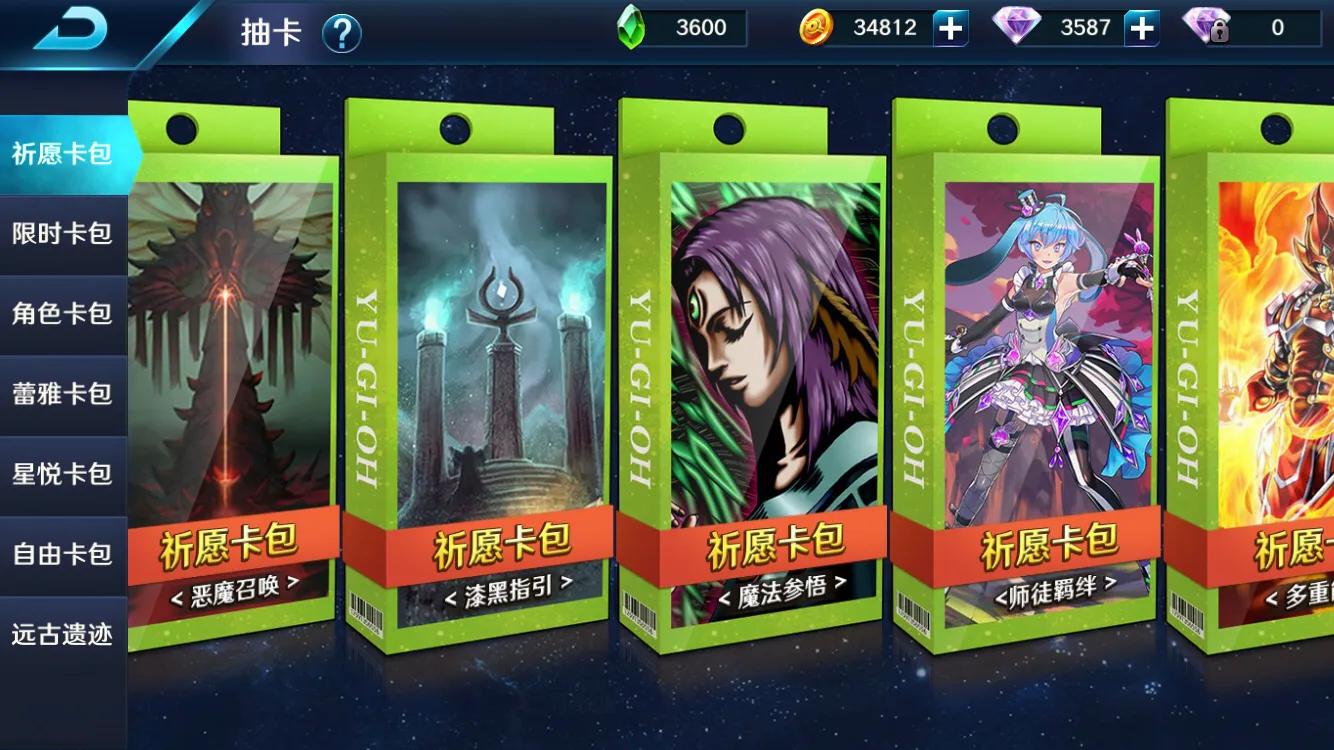Open the 自由卡包 category
Image resolution: width=1334 pixels, height=750 pixels.
pos(60,554)
